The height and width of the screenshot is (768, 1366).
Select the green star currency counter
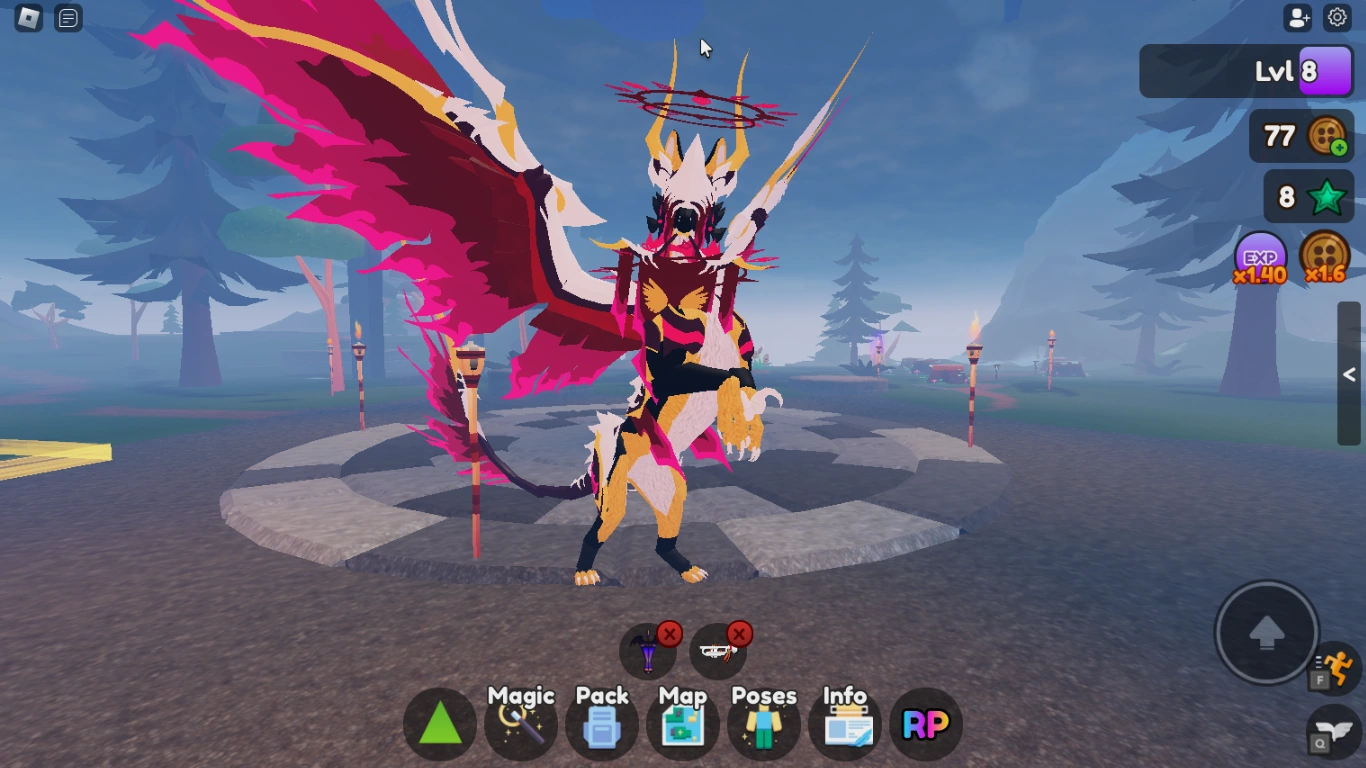(1307, 197)
